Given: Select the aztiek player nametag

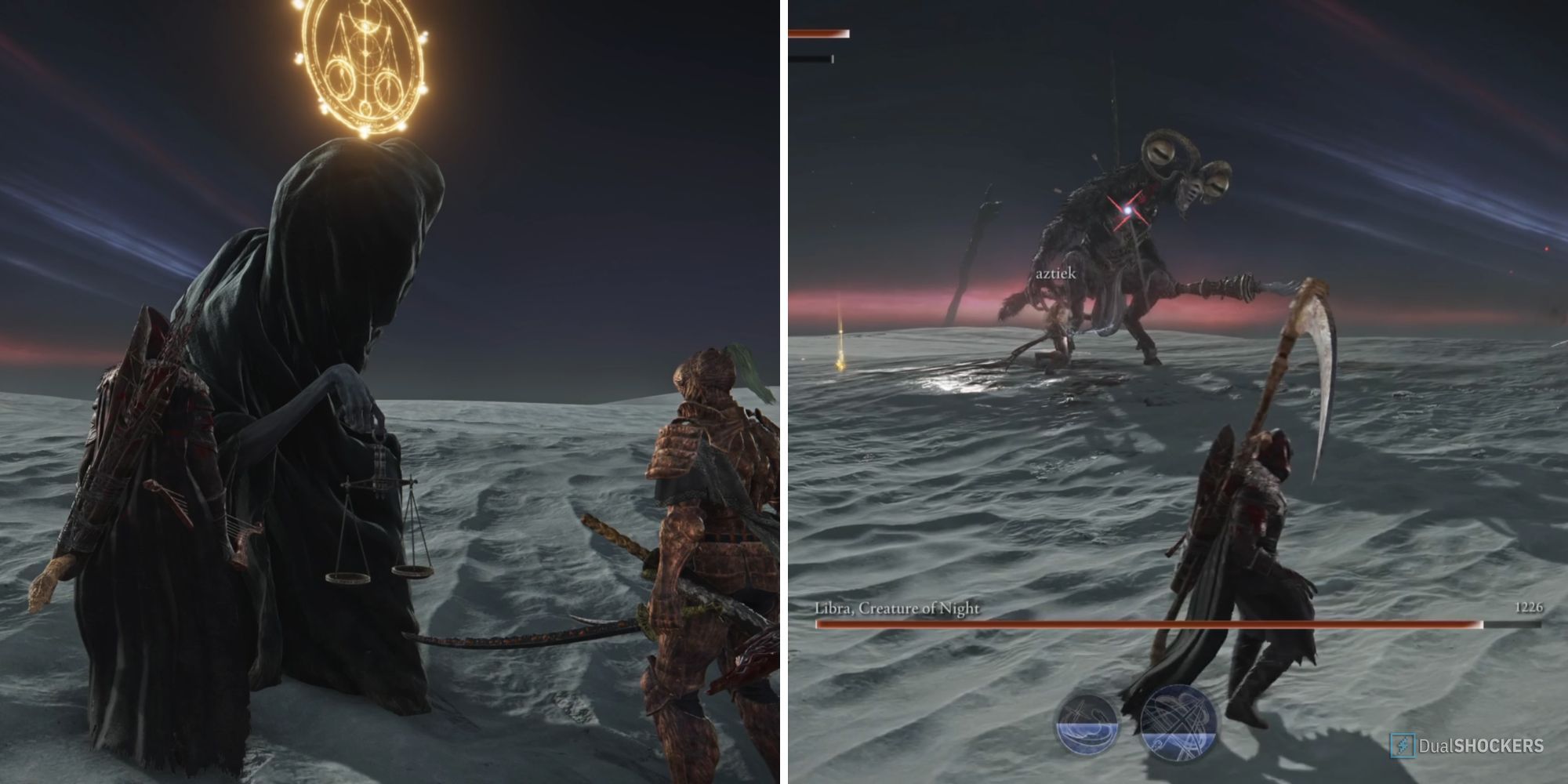Looking at the screenshot, I should point(1057,274).
